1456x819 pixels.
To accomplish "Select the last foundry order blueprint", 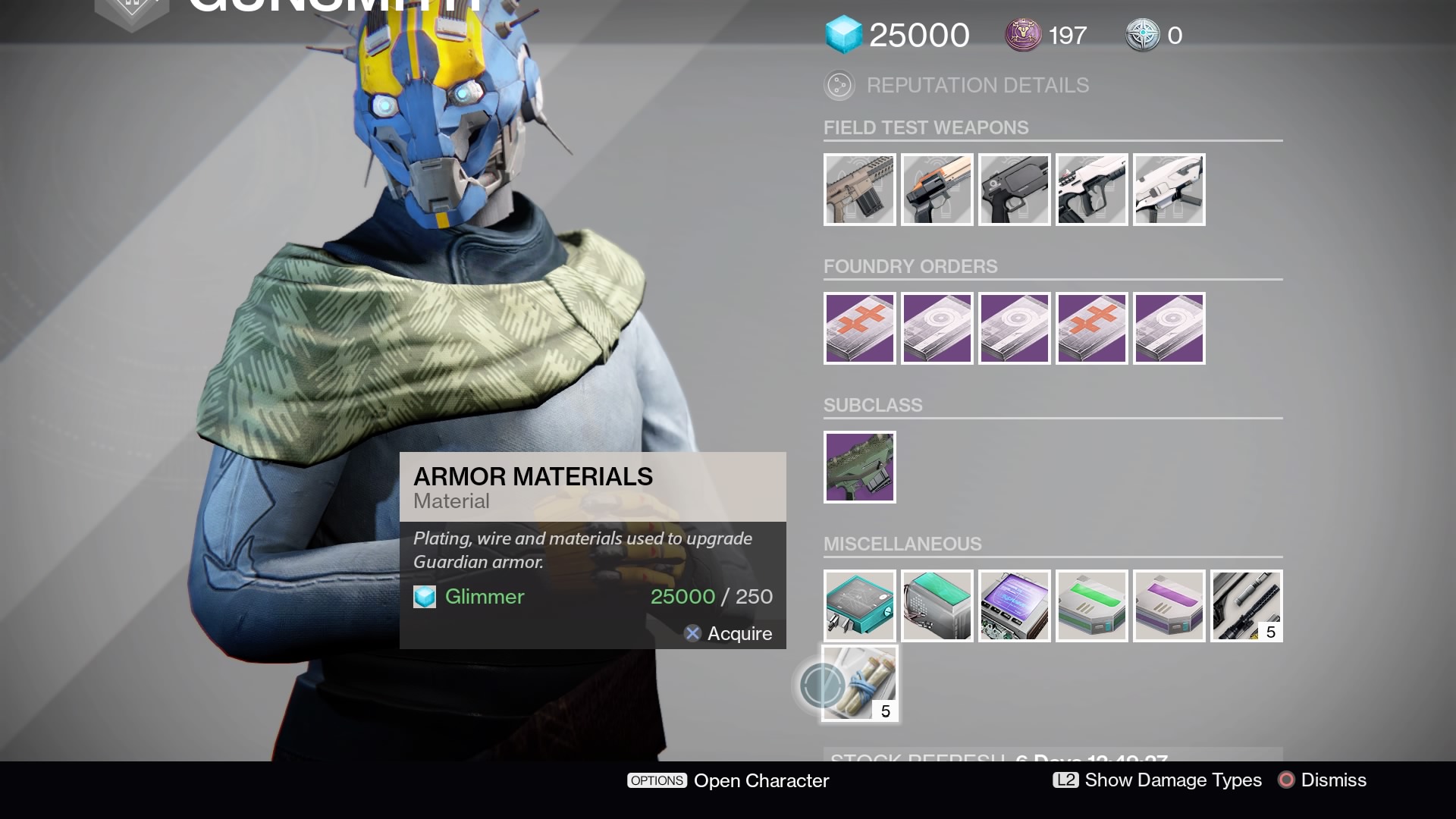I will click(1169, 328).
